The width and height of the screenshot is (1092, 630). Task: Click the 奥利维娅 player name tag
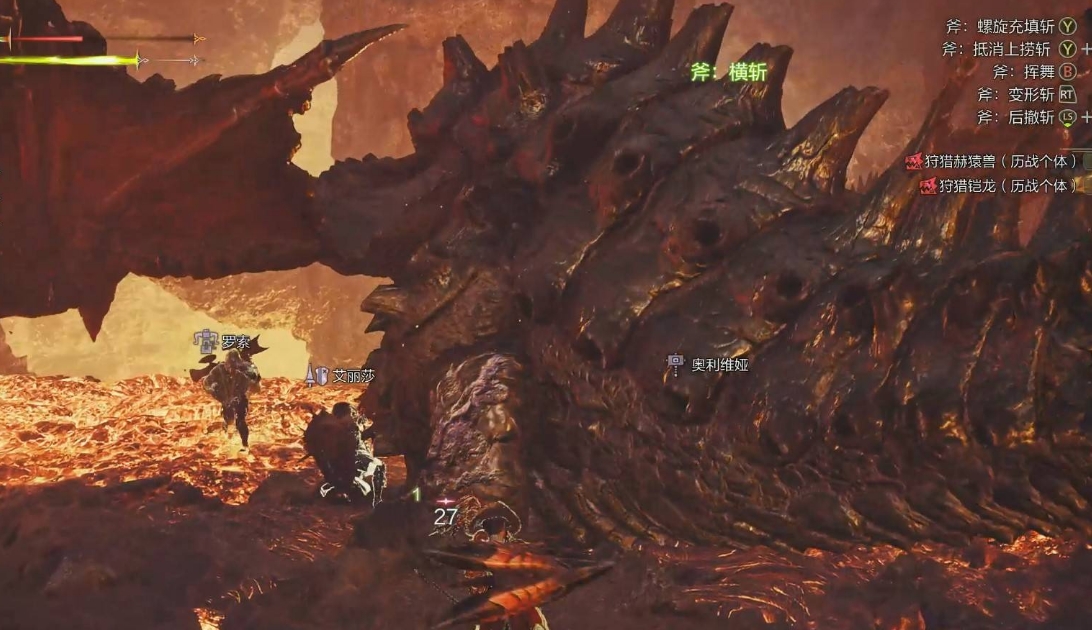[x=719, y=365]
